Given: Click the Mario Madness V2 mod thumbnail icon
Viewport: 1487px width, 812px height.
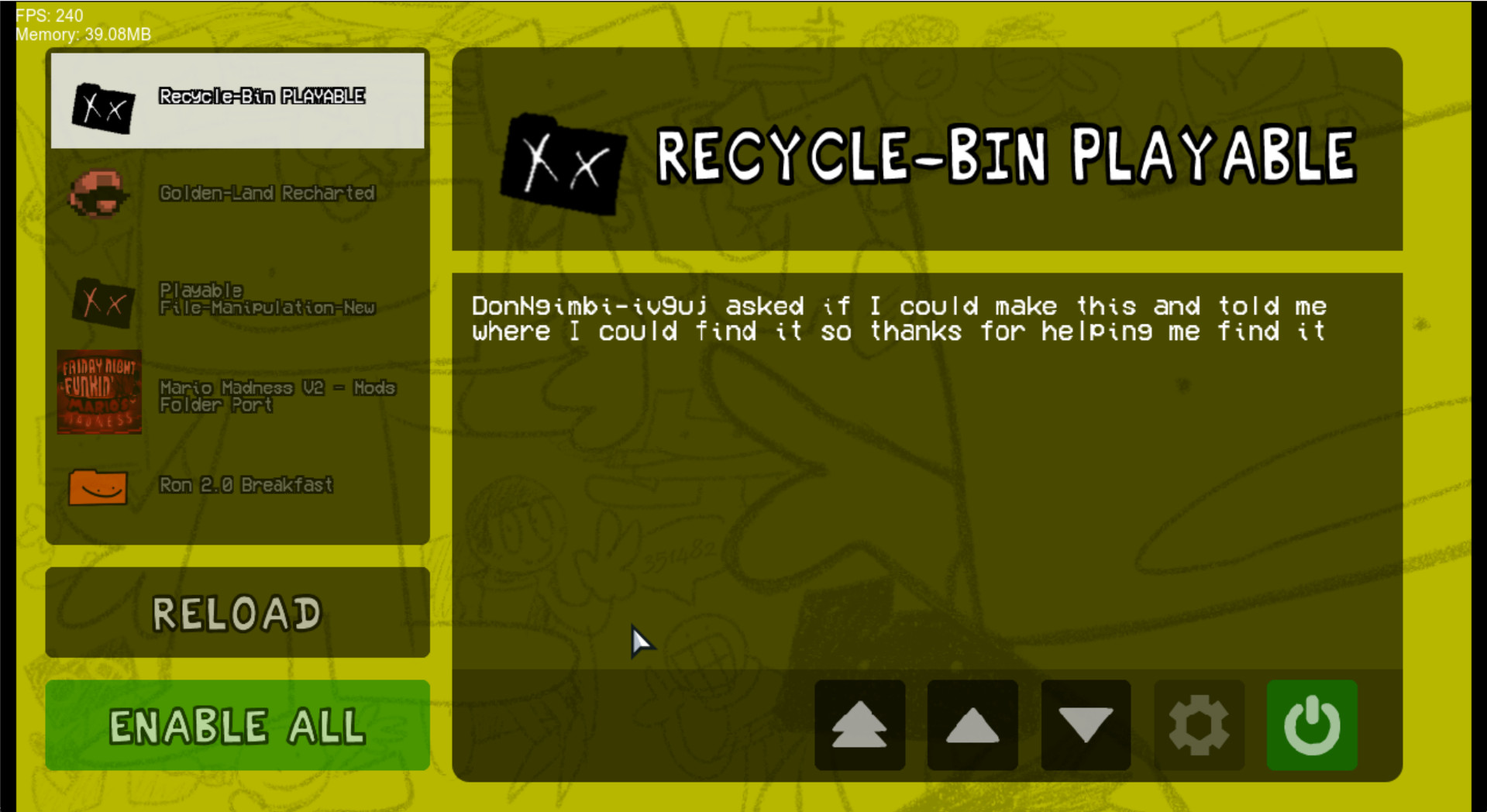Looking at the screenshot, I should point(98,393).
